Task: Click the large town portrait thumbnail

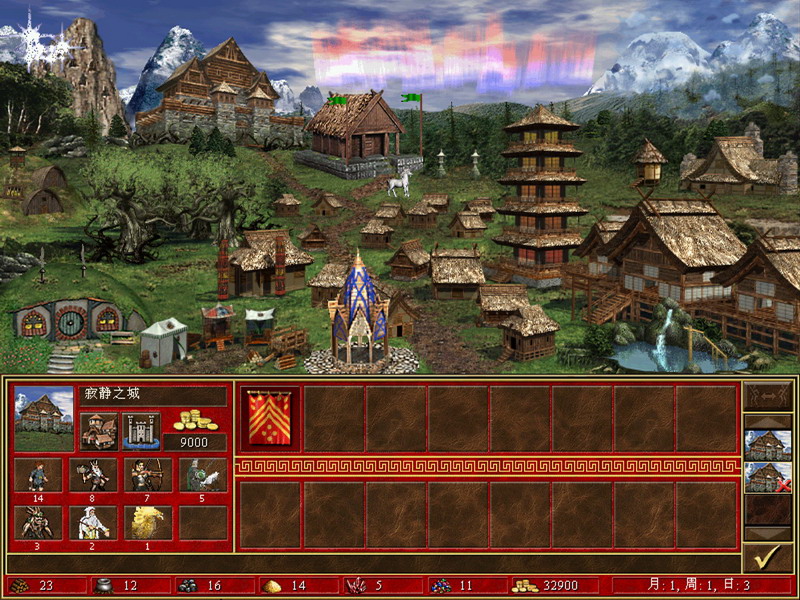Action: [x=44, y=417]
